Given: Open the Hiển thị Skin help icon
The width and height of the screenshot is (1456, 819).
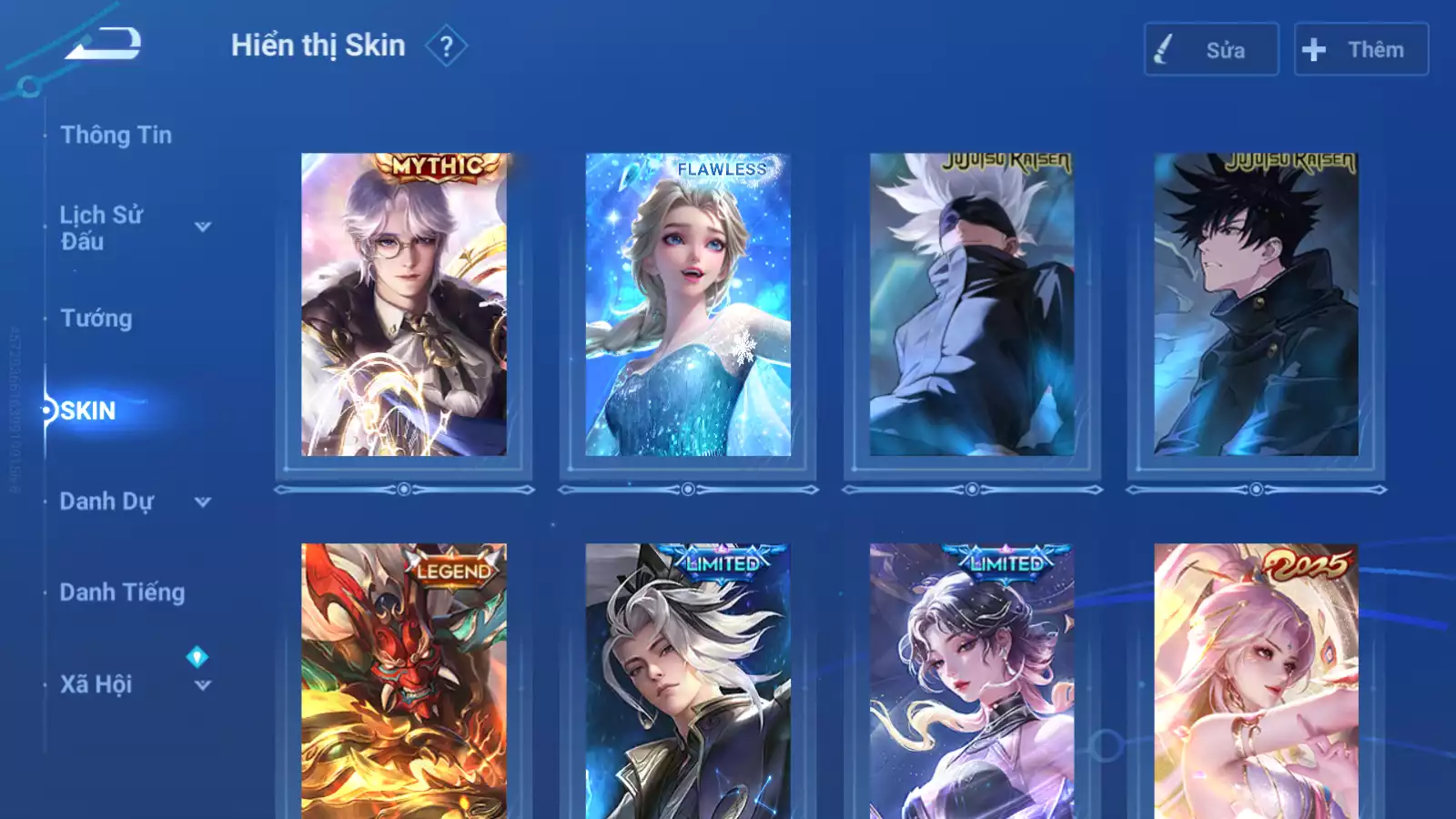Looking at the screenshot, I should tap(446, 46).
